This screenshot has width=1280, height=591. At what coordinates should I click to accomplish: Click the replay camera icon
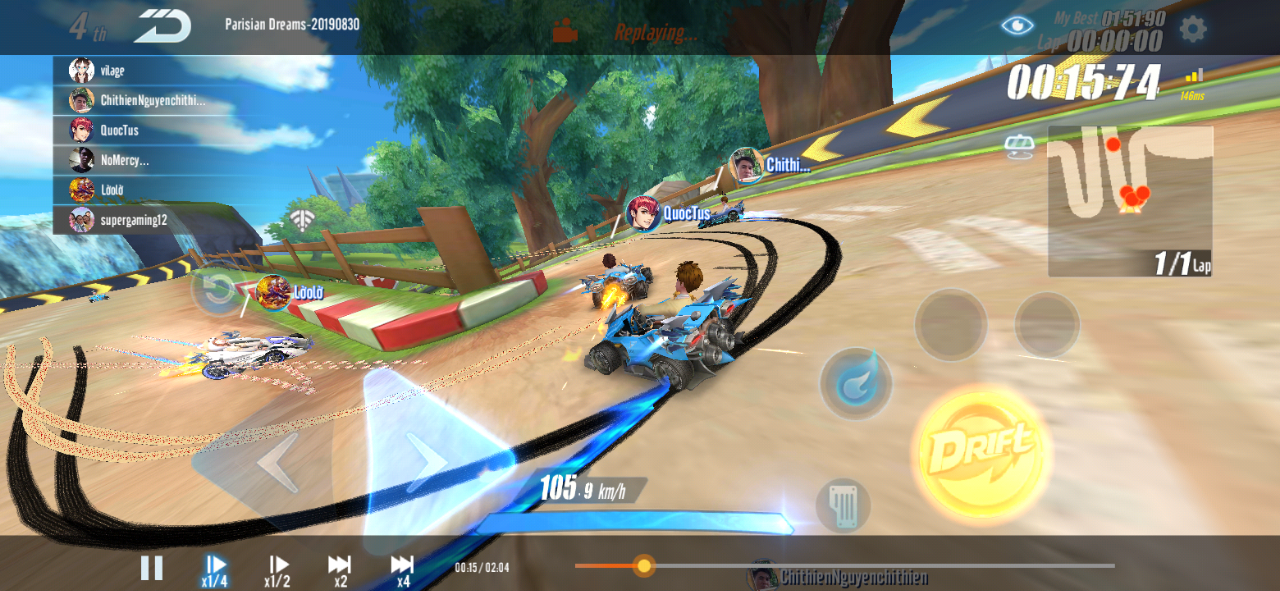[565, 31]
